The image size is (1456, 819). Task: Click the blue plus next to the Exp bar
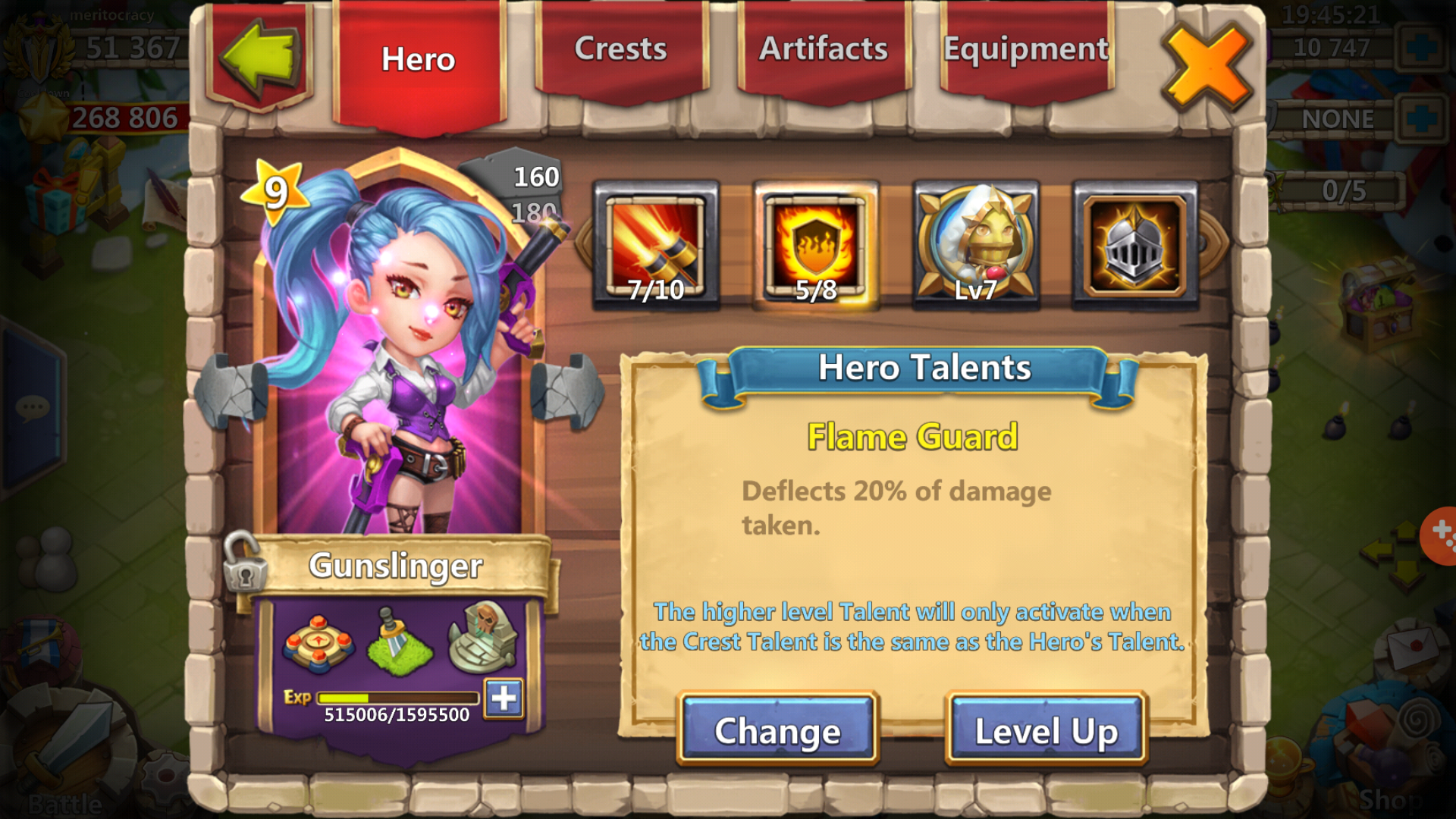pos(504,699)
